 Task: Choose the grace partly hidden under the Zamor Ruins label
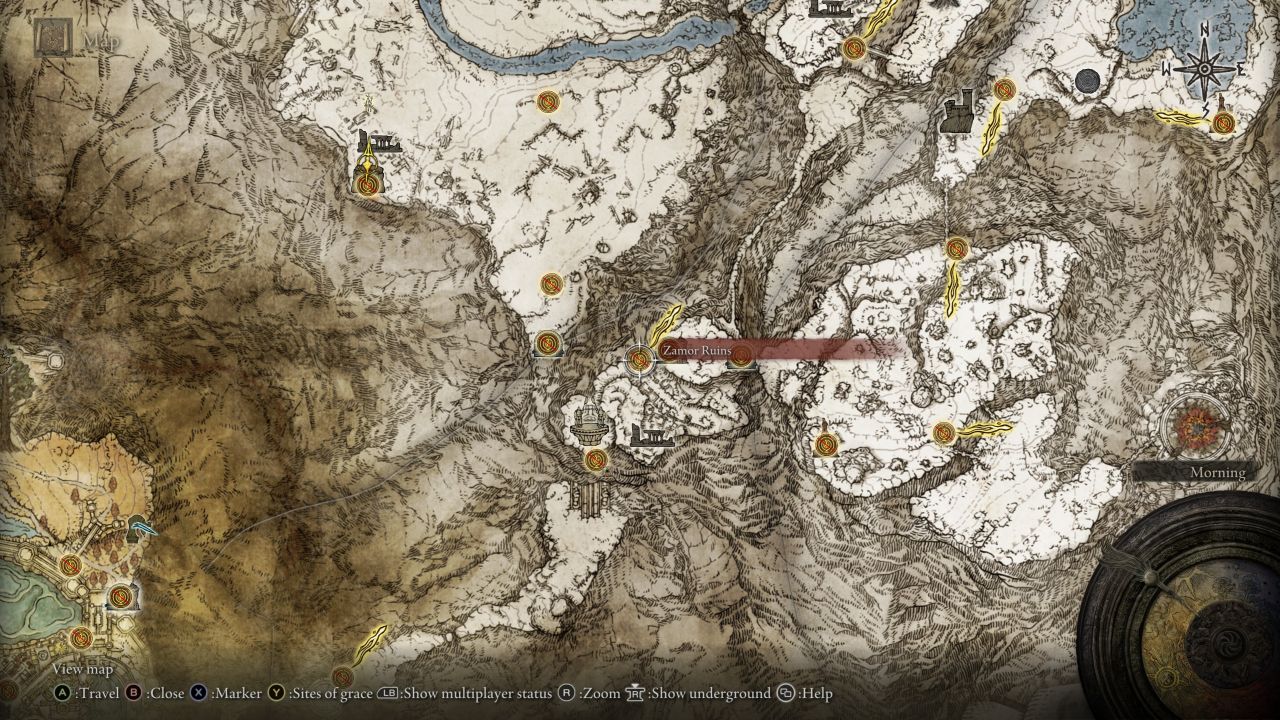pos(741,357)
